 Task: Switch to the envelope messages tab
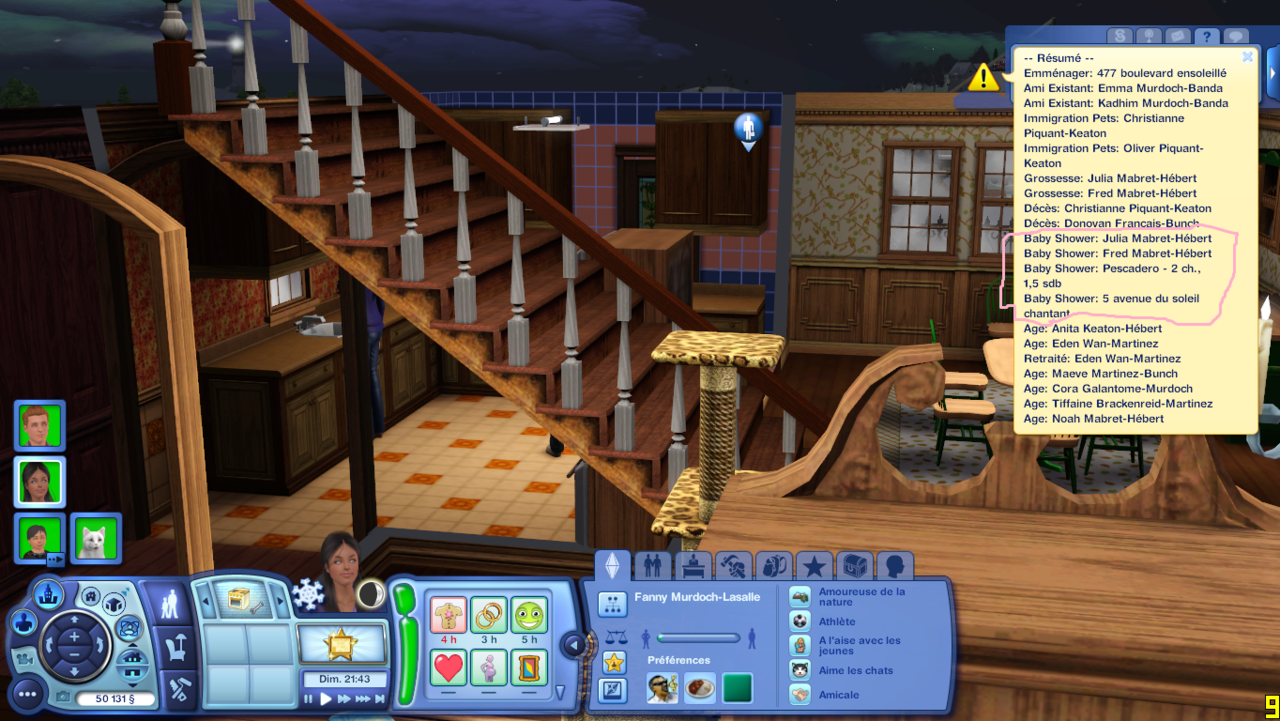1177,37
